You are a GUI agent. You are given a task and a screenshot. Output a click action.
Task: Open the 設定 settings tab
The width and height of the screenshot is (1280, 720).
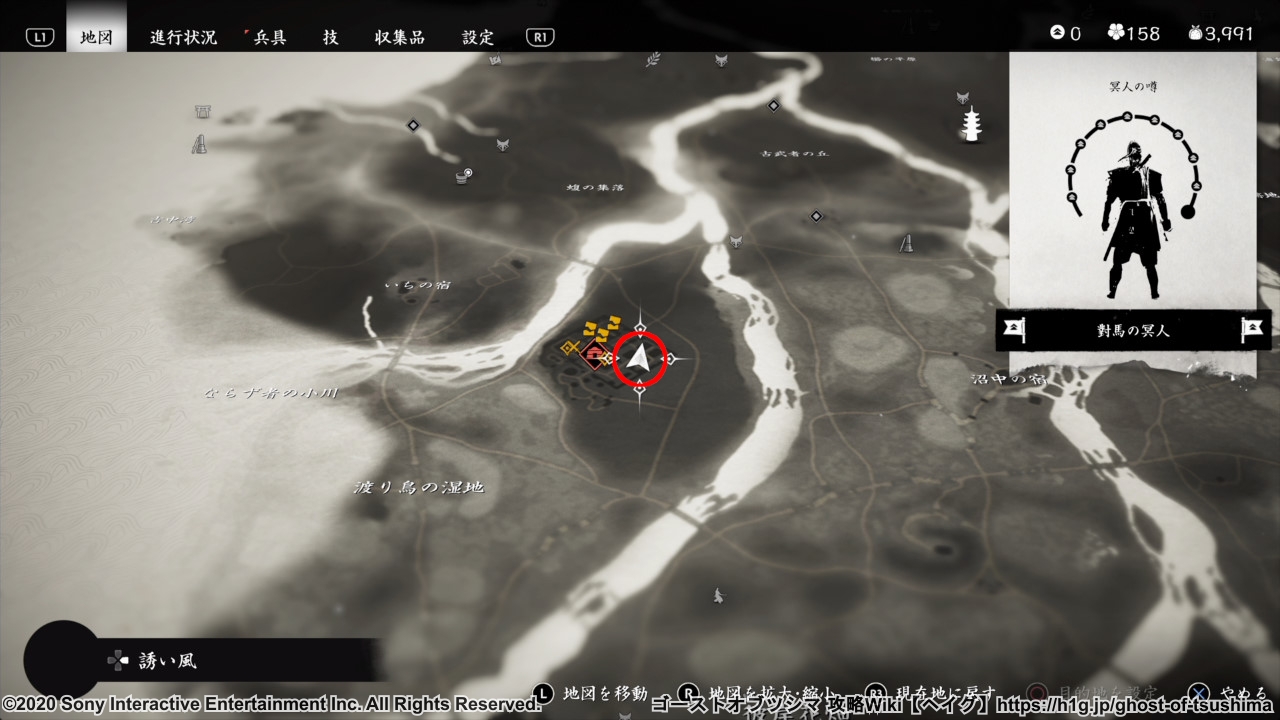(478, 37)
